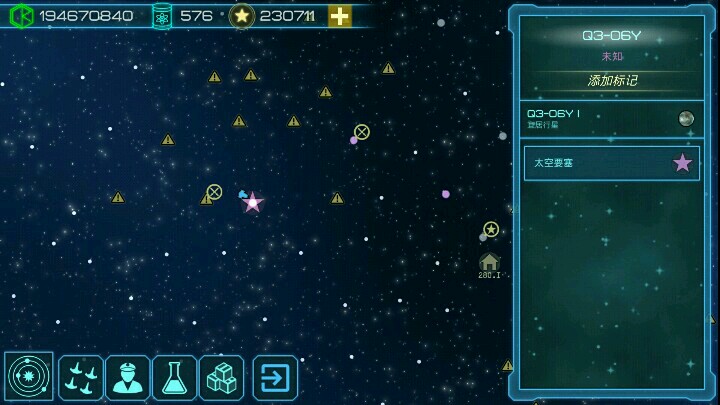The image size is (720, 405).
Task: Select the highlighted pink star on map
Action: pos(253,203)
